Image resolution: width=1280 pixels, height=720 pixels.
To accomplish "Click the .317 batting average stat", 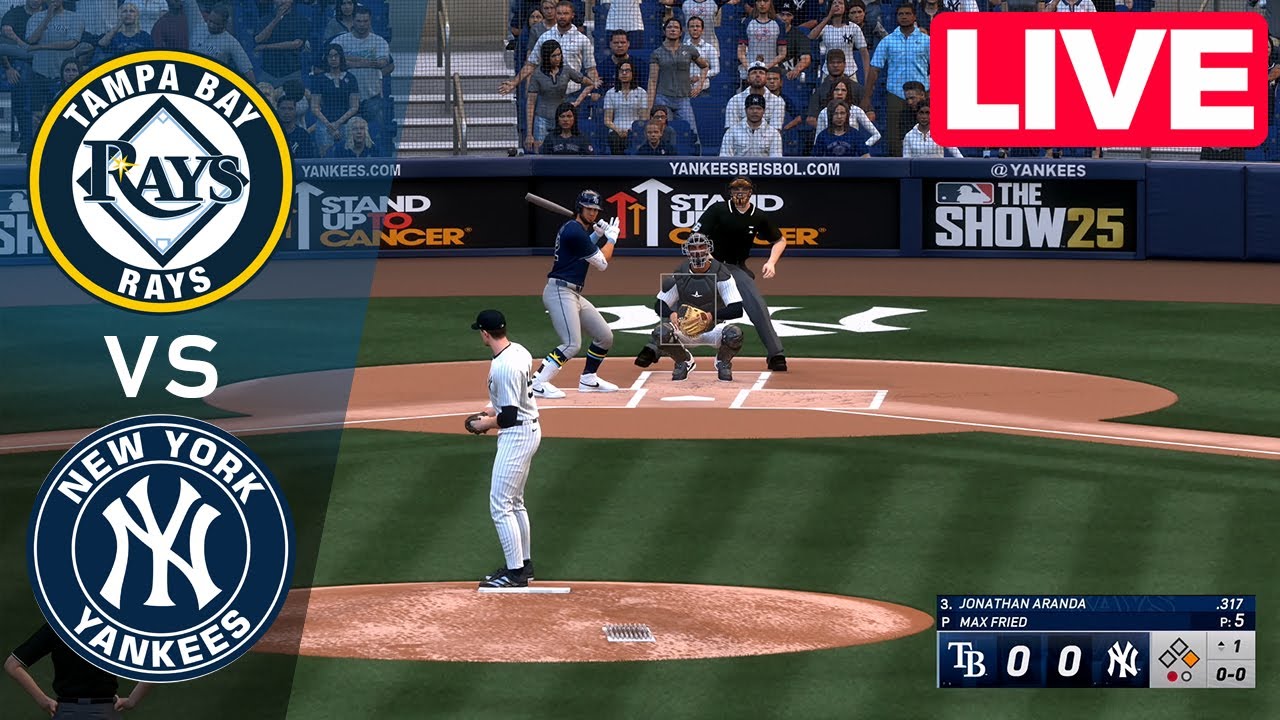I will [x=1231, y=603].
